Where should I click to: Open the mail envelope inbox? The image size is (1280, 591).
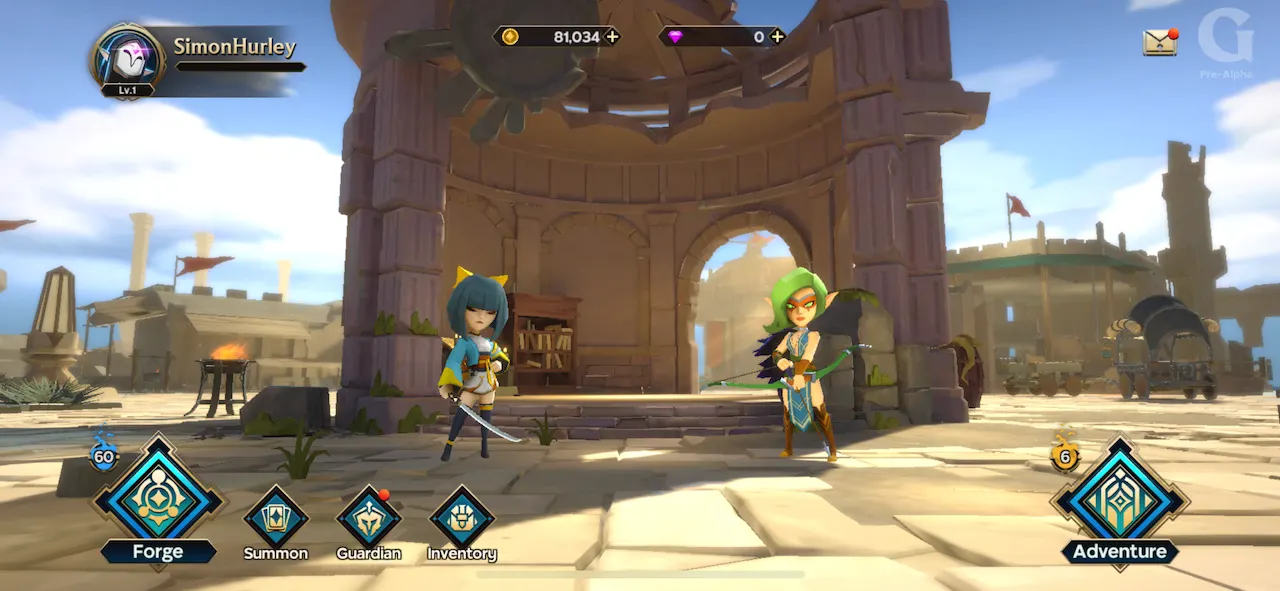click(1159, 42)
